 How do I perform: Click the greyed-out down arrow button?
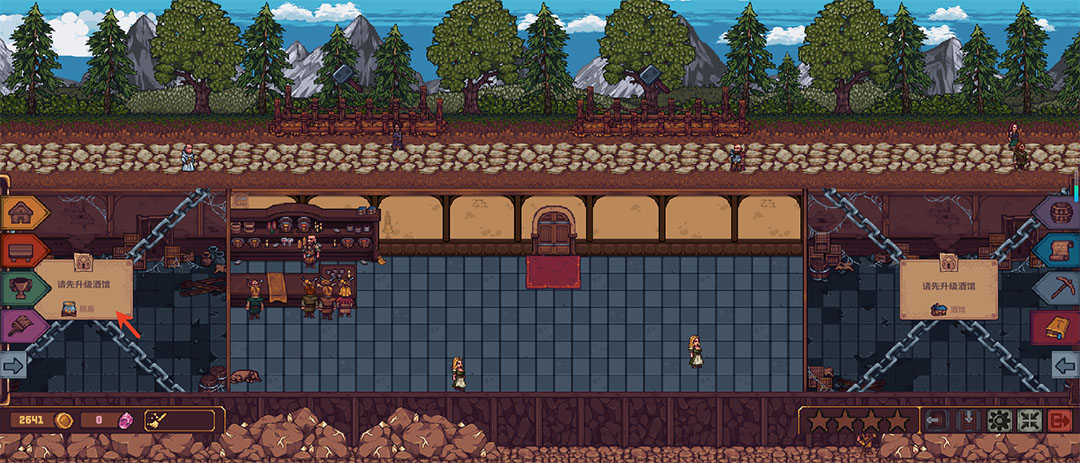pyautogui.click(x=968, y=420)
